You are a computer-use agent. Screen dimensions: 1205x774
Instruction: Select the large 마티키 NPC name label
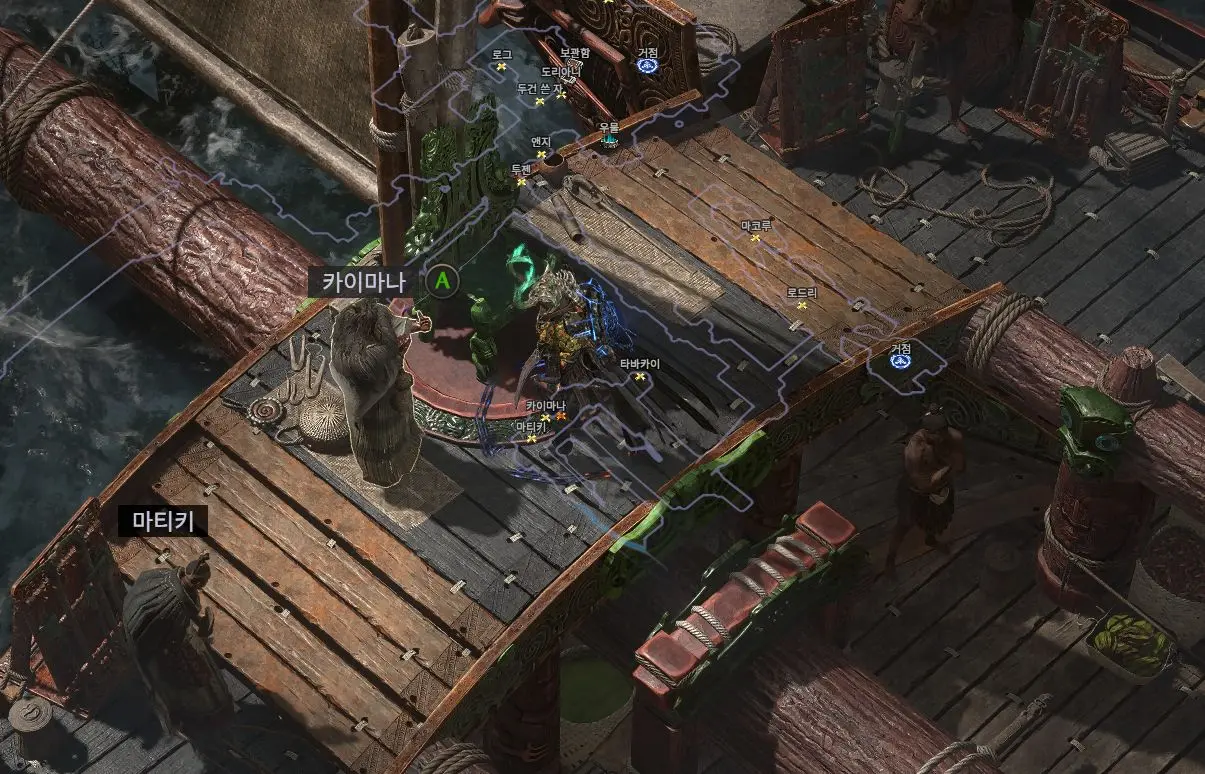tap(163, 520)
